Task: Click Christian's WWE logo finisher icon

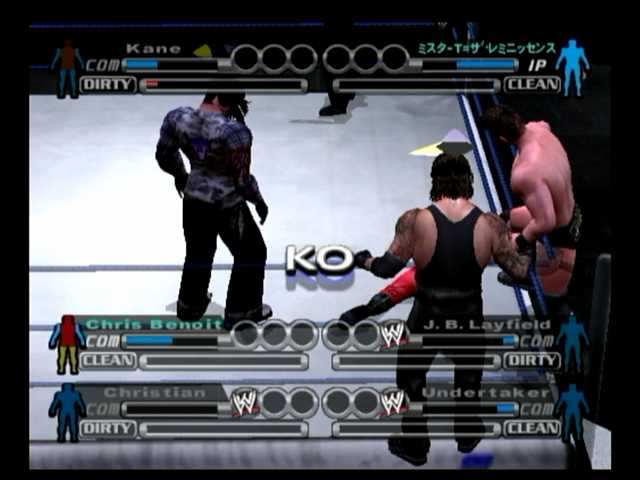Action: click(245, 402)
